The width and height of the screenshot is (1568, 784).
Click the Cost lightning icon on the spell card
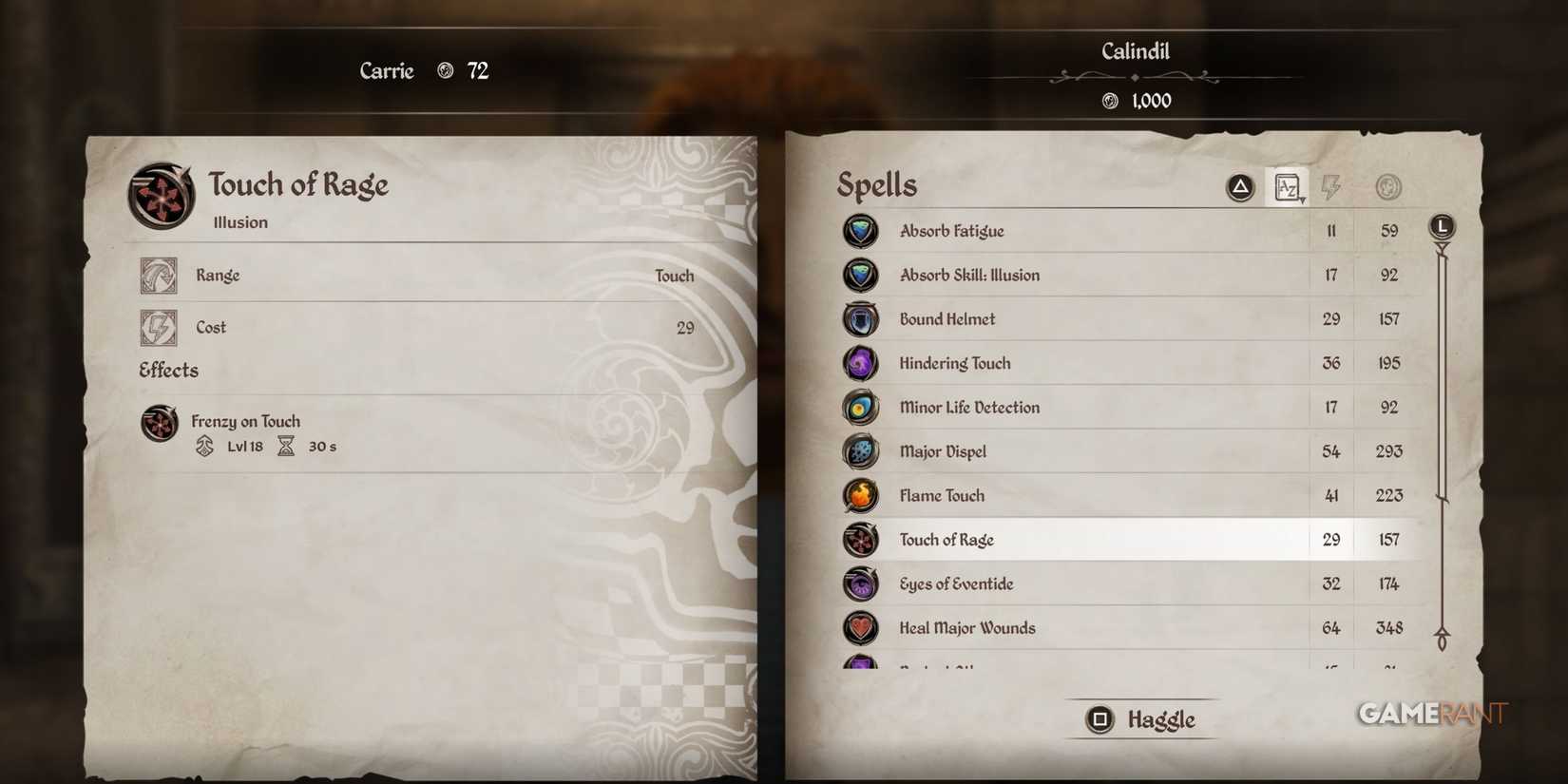(x=160, y=327)
